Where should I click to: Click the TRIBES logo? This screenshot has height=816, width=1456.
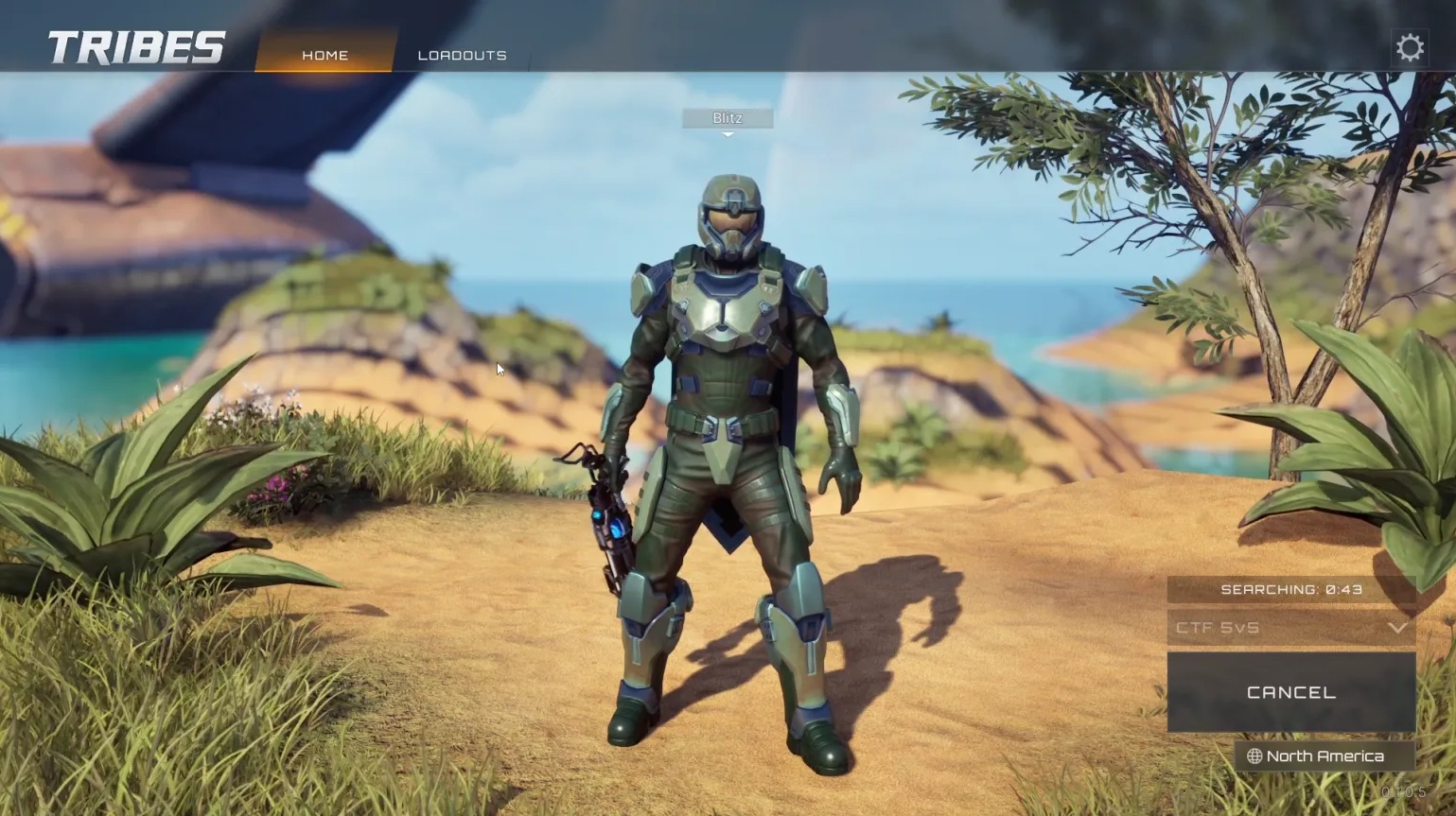132,45
